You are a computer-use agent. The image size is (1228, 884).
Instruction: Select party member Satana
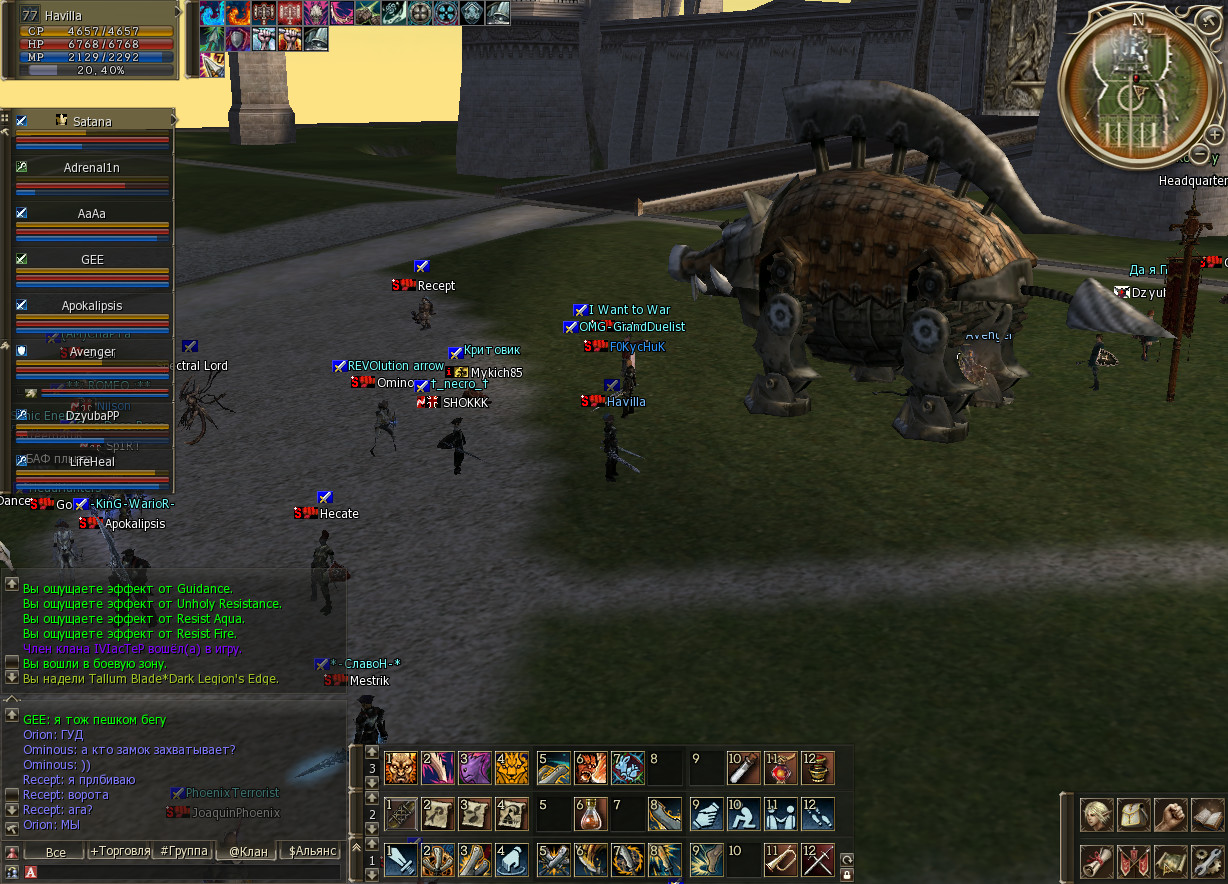[92, 121]
